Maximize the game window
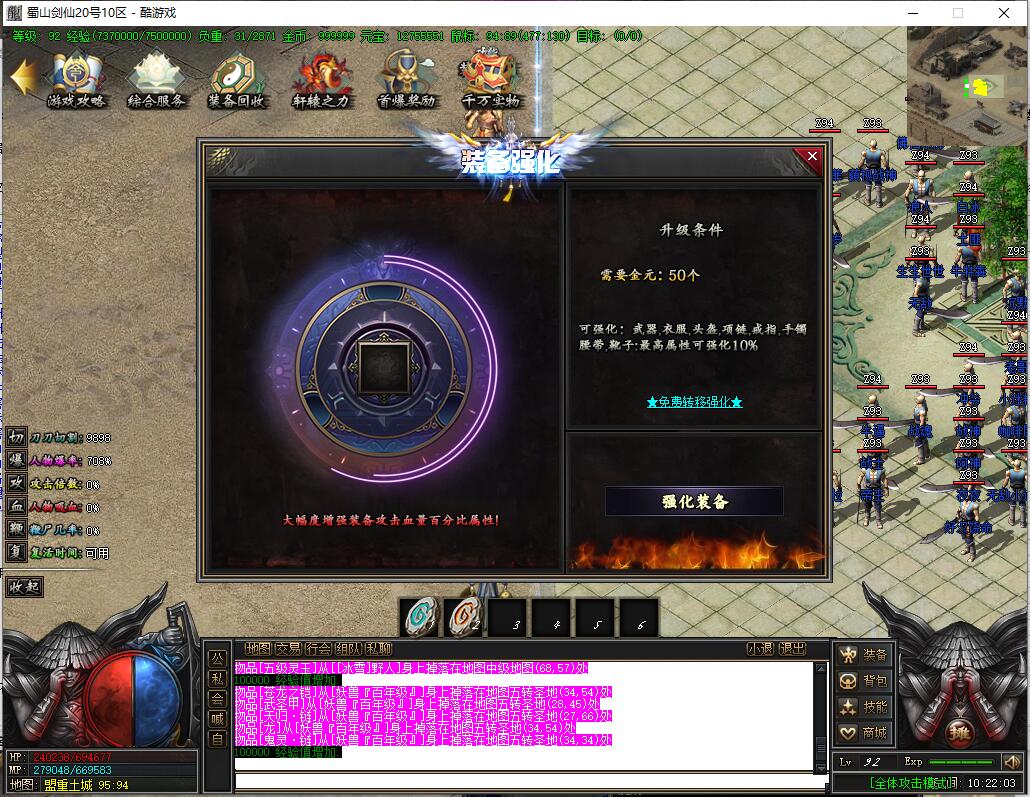Image resolution: width=1030 pixels, height=797 pixels. (x=958, y=13)
